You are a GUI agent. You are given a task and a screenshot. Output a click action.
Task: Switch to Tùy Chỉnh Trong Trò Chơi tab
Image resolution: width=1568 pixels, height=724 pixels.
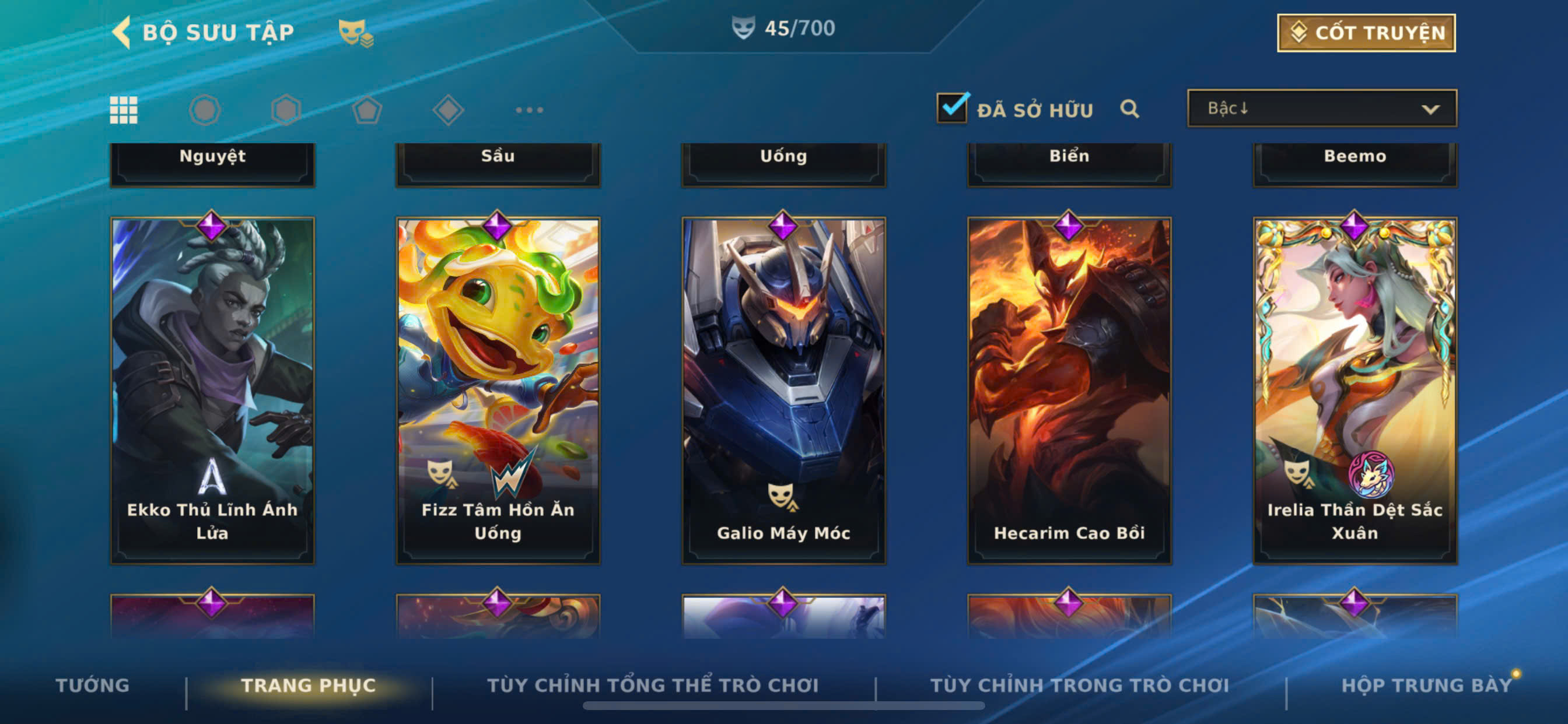1079,685
